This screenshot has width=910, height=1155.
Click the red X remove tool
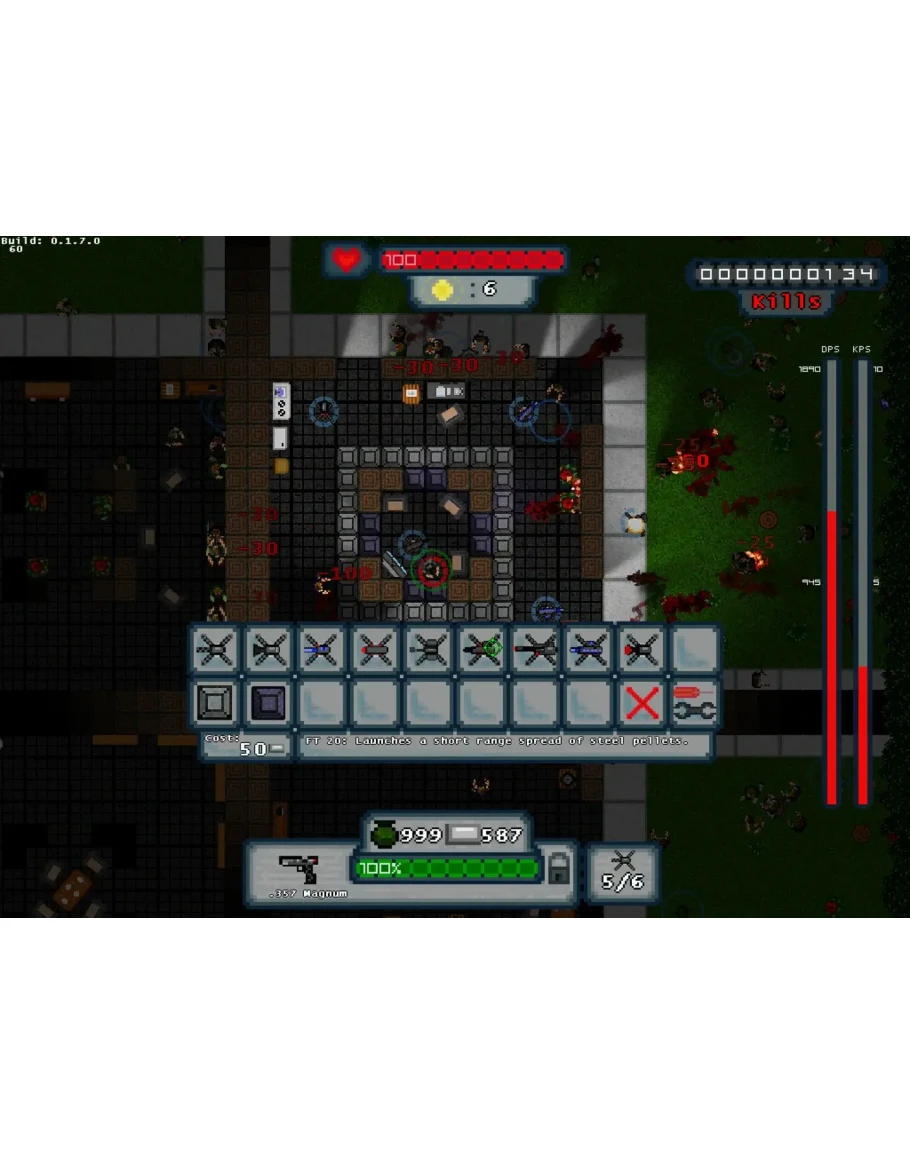point(642,703)
